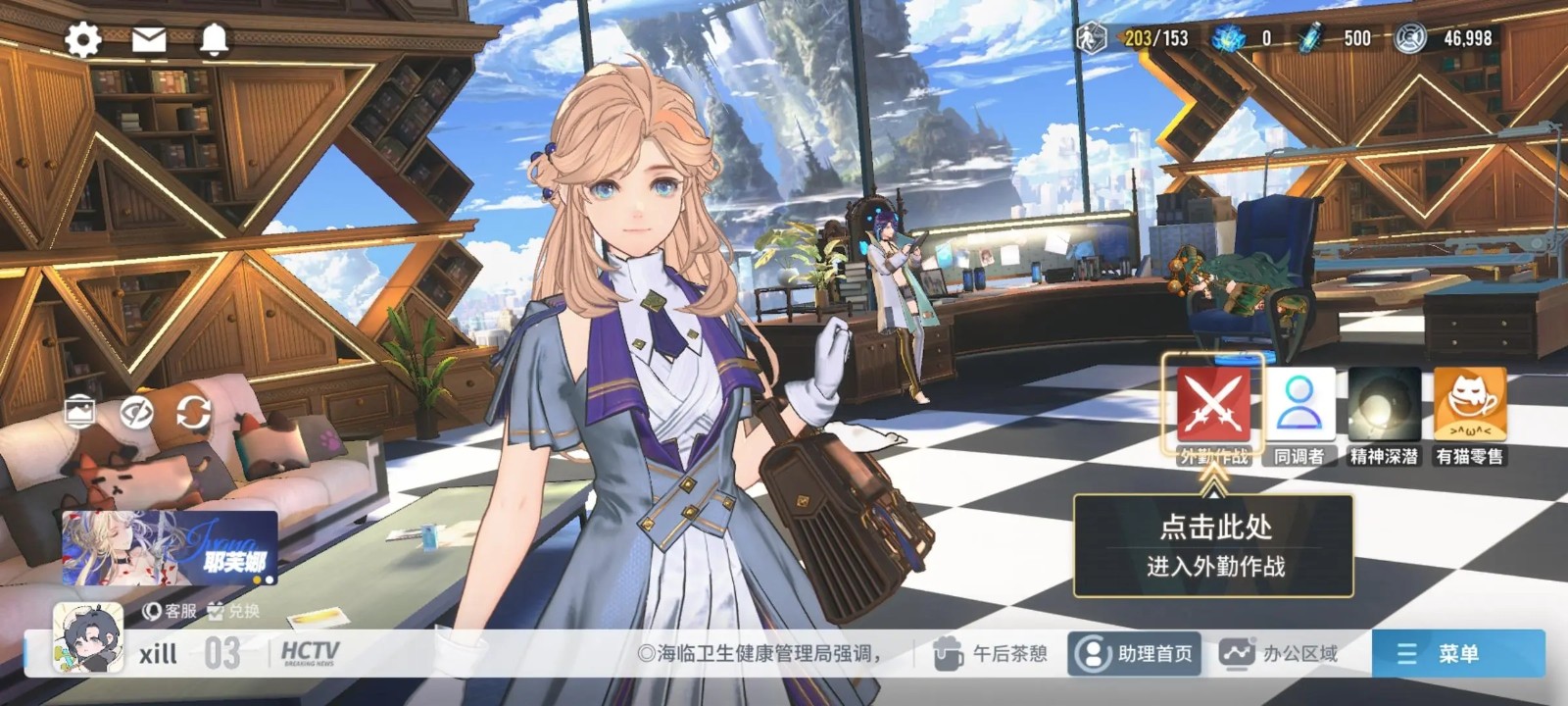Open 兑换 redeem code option
The height and width of the screenshot is (706, 1568).
coord(234,611)
